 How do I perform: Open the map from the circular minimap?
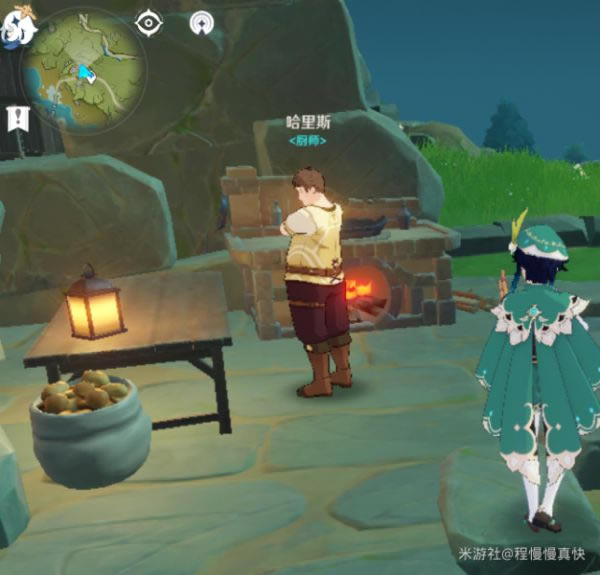(84, 66)
